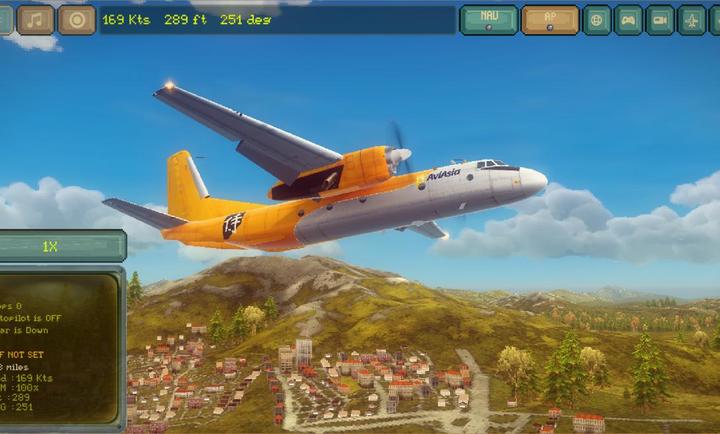Toggle the music note button
720x434 pixels.
coord(37,20)
